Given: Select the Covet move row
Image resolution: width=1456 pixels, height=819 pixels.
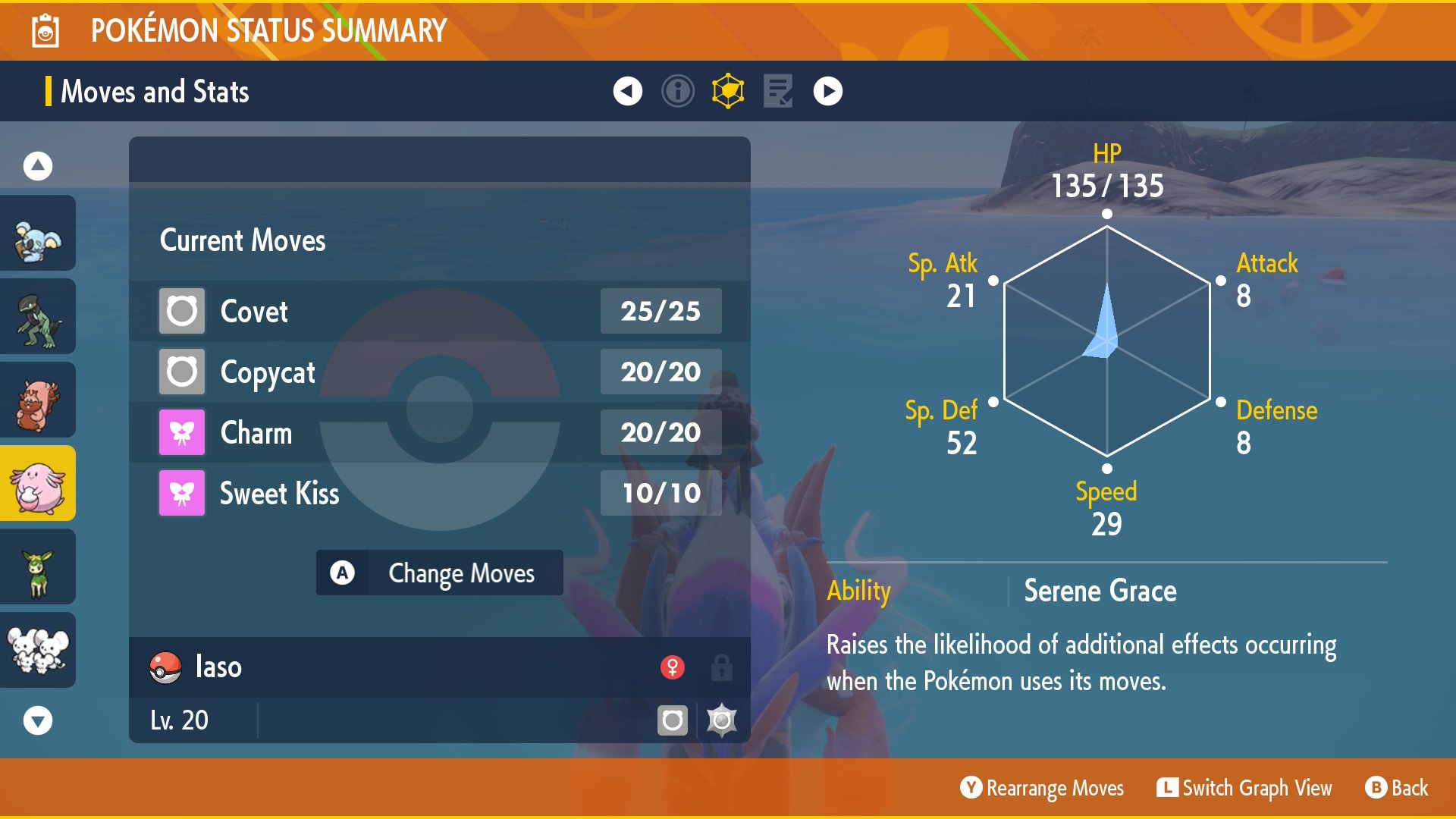Looking at the screenshot, I should 440,311.
